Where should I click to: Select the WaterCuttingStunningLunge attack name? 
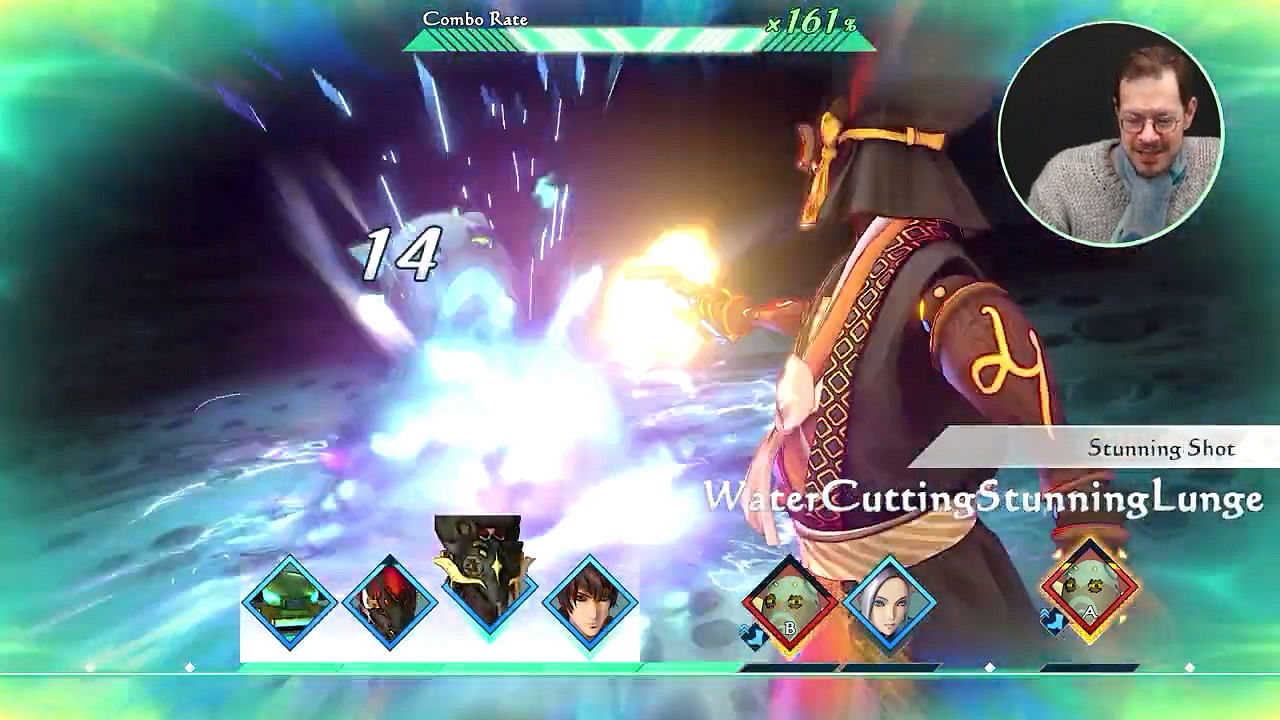click(x=985, y=496)
